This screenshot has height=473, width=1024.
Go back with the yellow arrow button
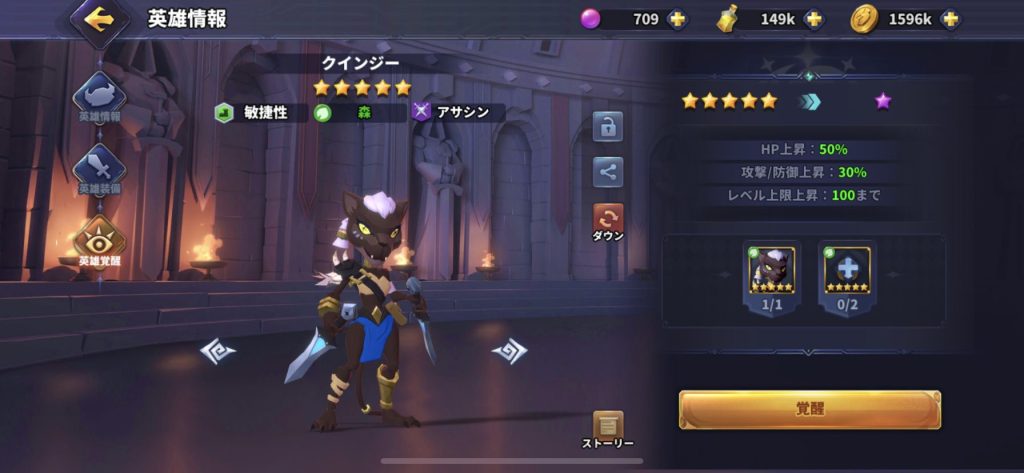(x=97, y=18)
